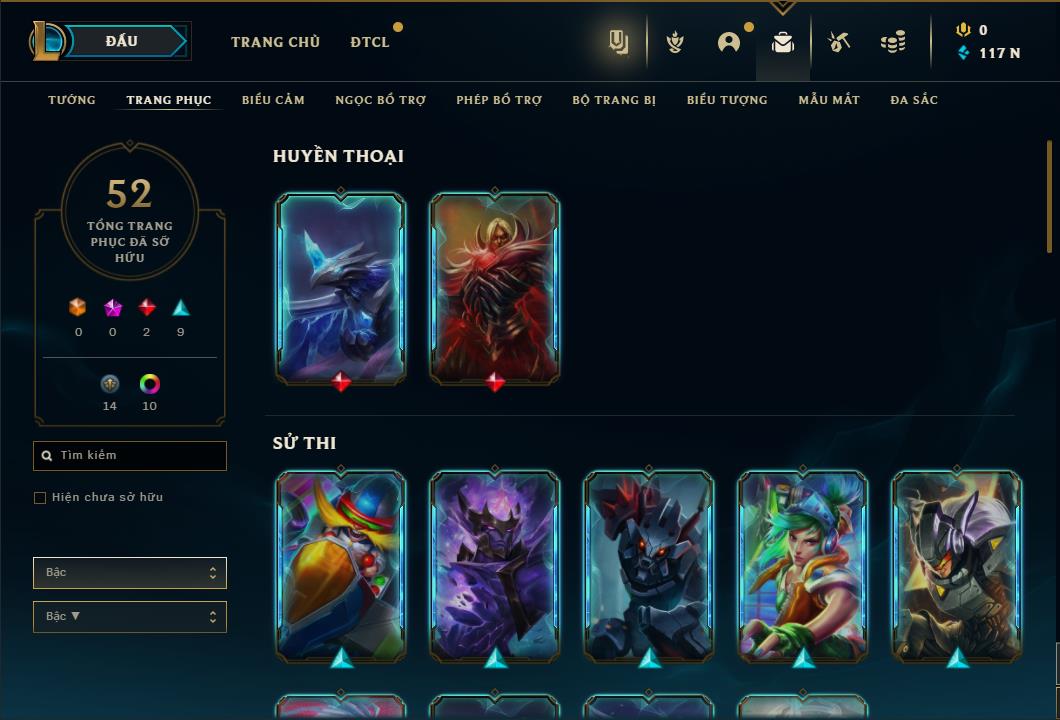The width and height of the screenshot is (1060, 720).
Task: Click the ĐẤU play button
Action: click(x=122, y=41)
